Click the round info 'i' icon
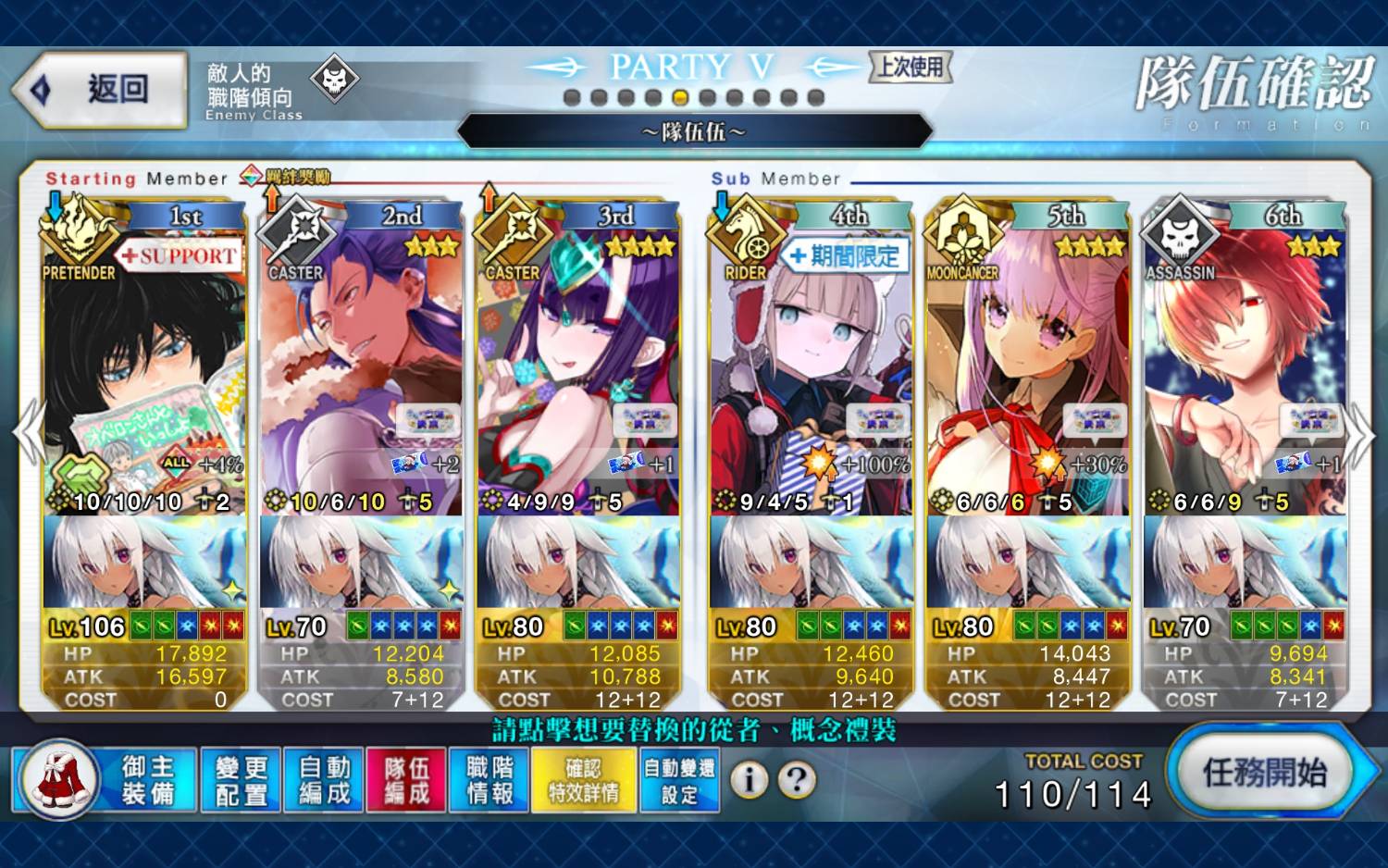Viewport: 1388px width, 868px height. tap(750, 780)
